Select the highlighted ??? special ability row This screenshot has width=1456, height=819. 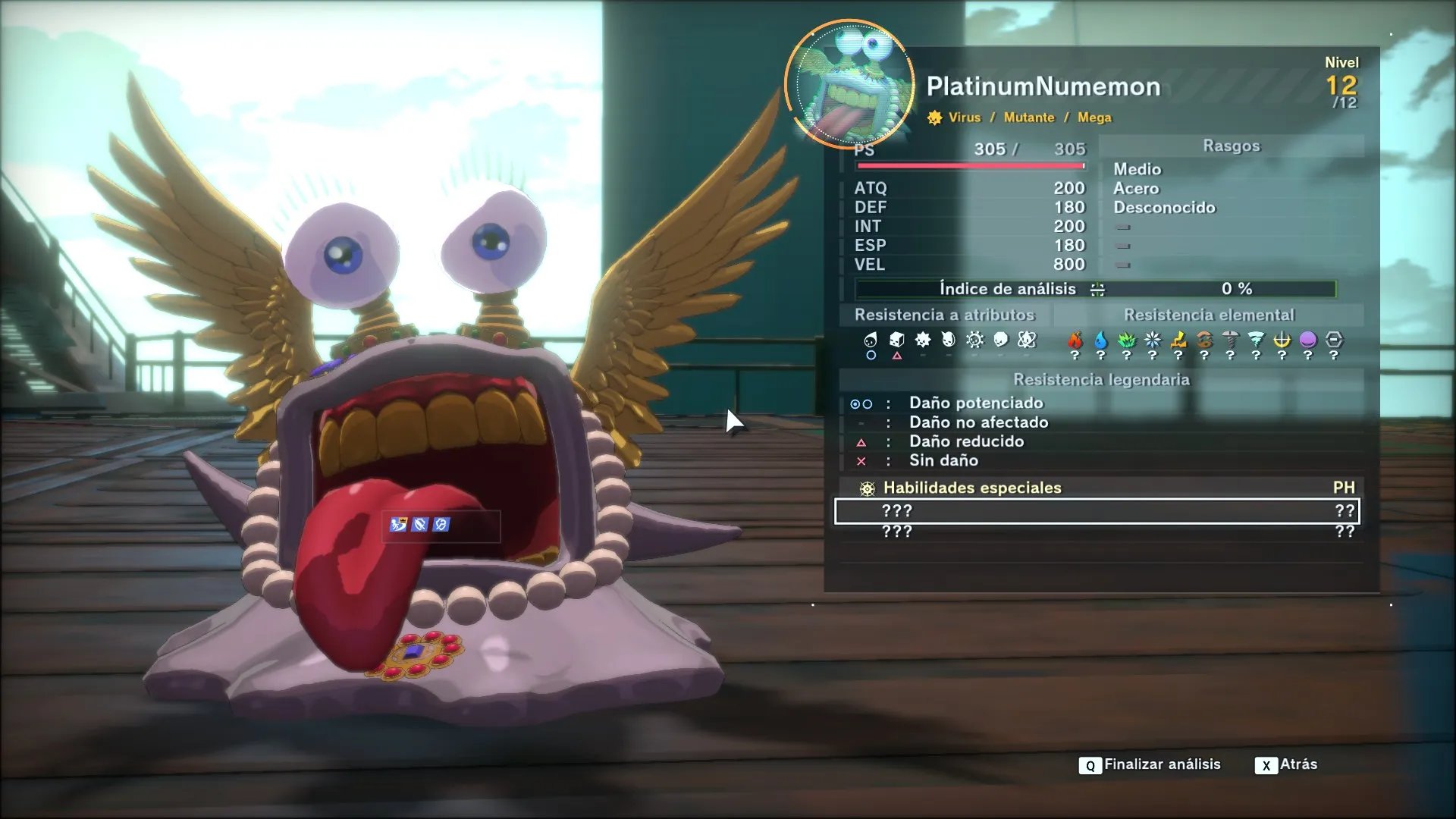tap(1097, 511)
